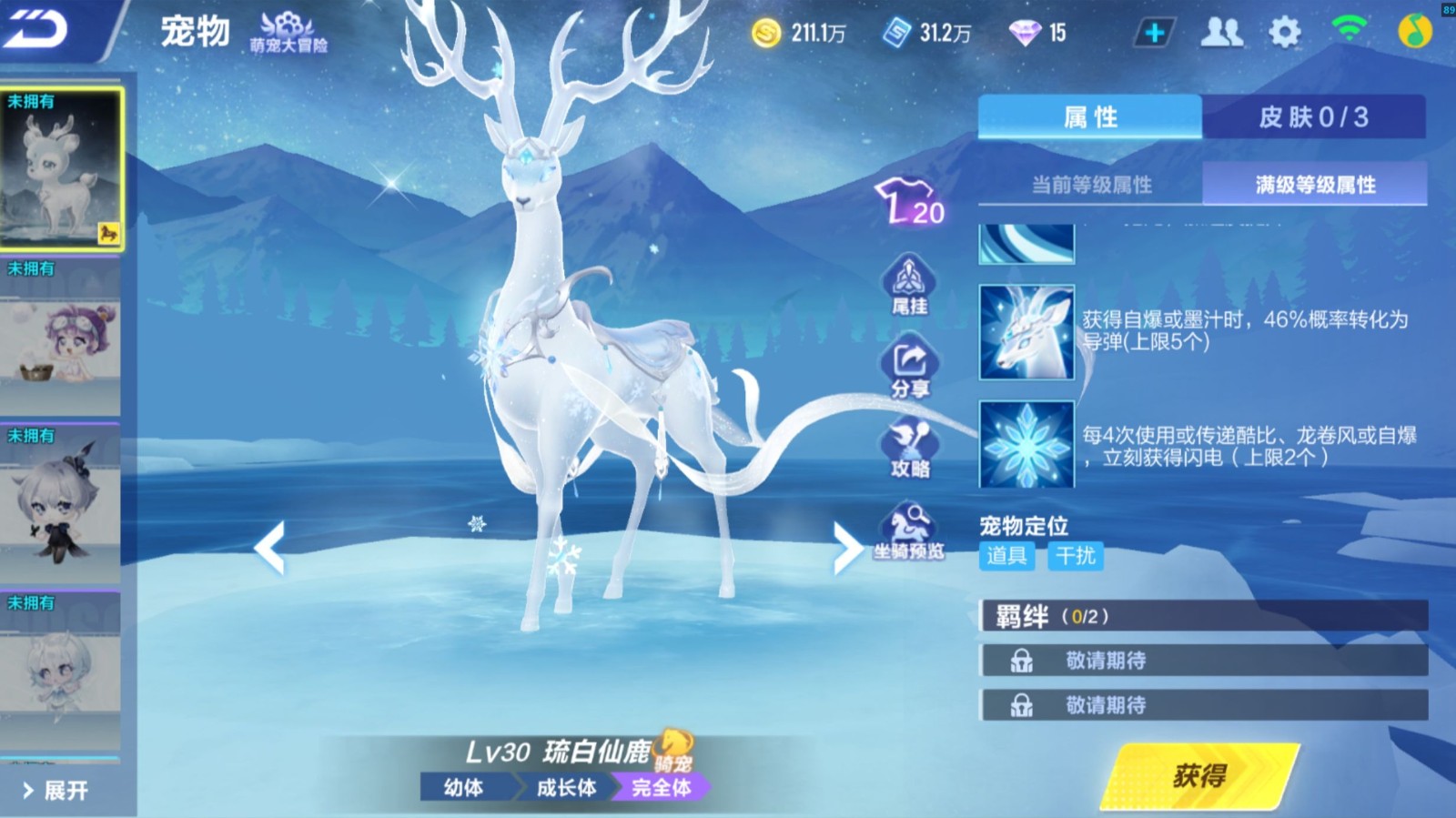Open the settings gear
Viewport: 1456px width, 818px height.
coord(1283,30)
